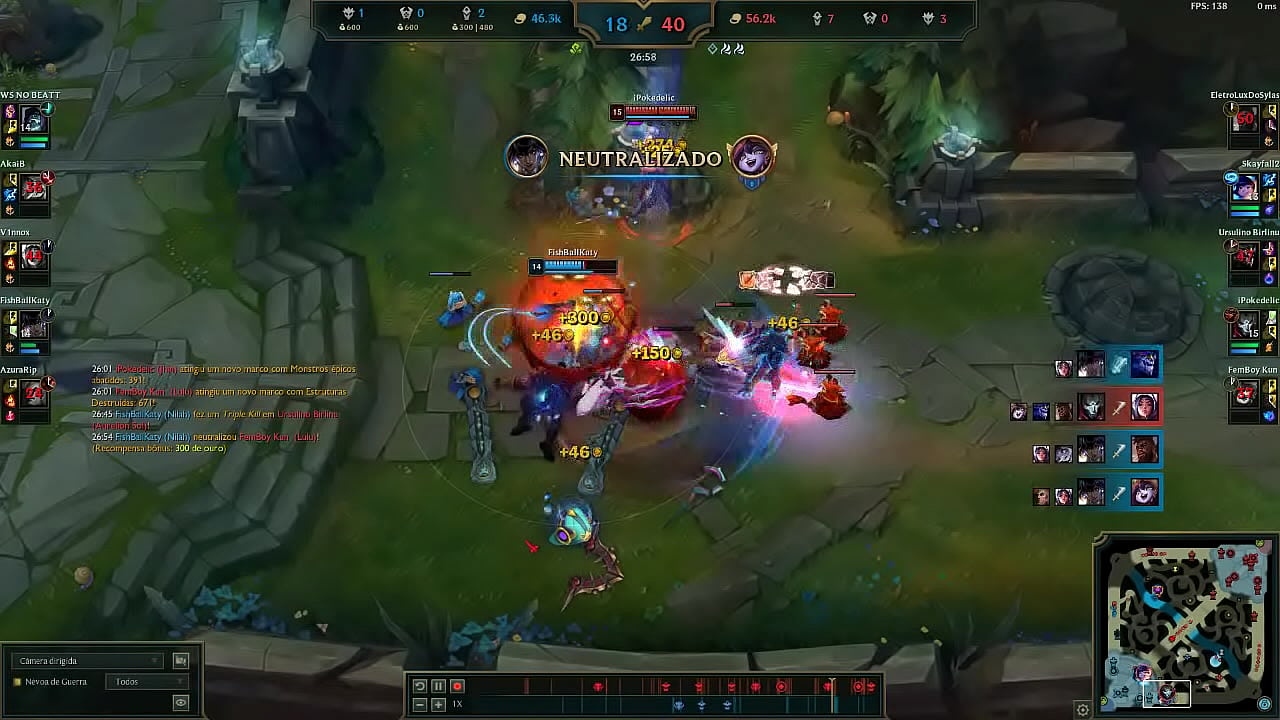Click the blue team dragon icon in top bar
Viewport: 1280px width, 720px height.
[349, 13]
